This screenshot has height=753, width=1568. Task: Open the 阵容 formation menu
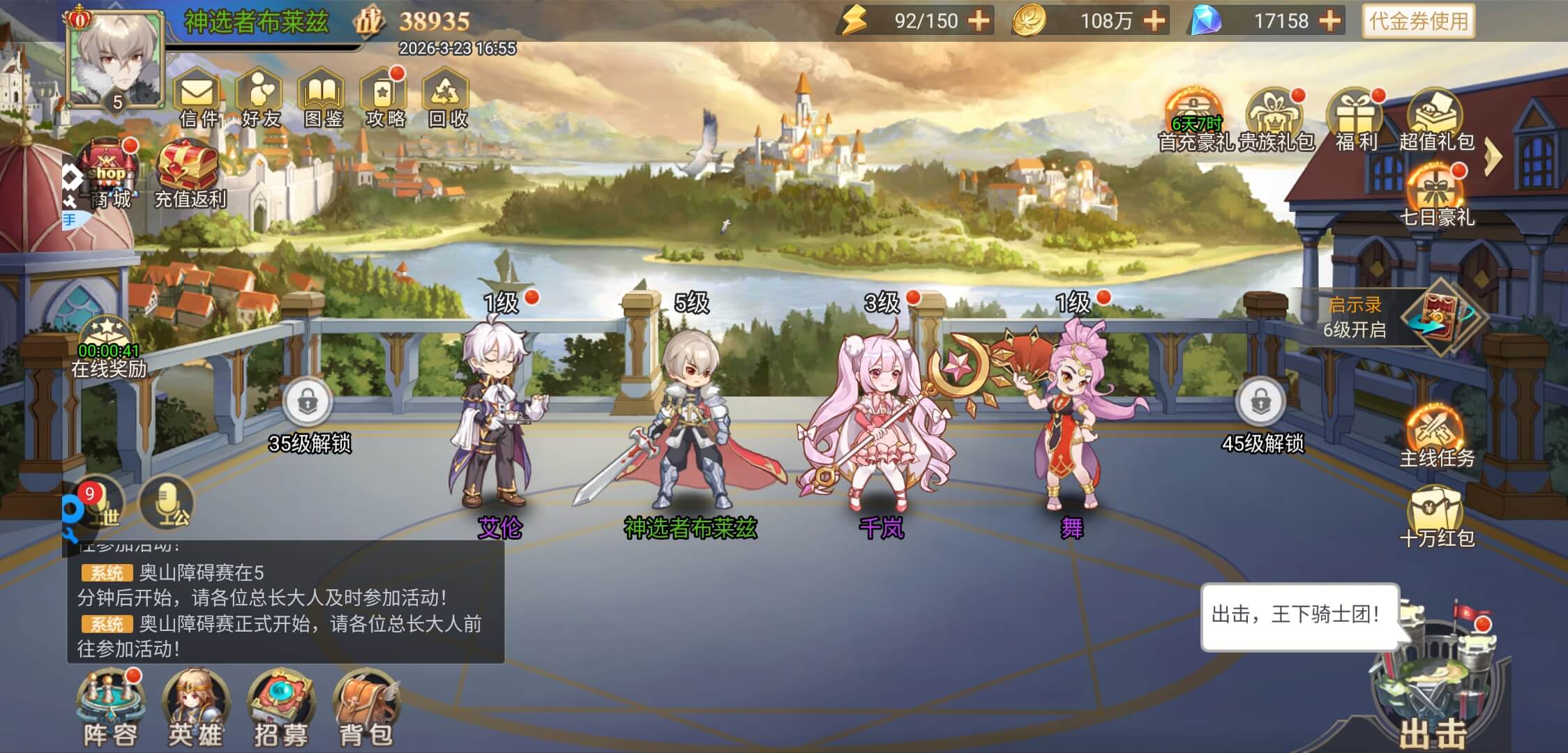(110, 708)
